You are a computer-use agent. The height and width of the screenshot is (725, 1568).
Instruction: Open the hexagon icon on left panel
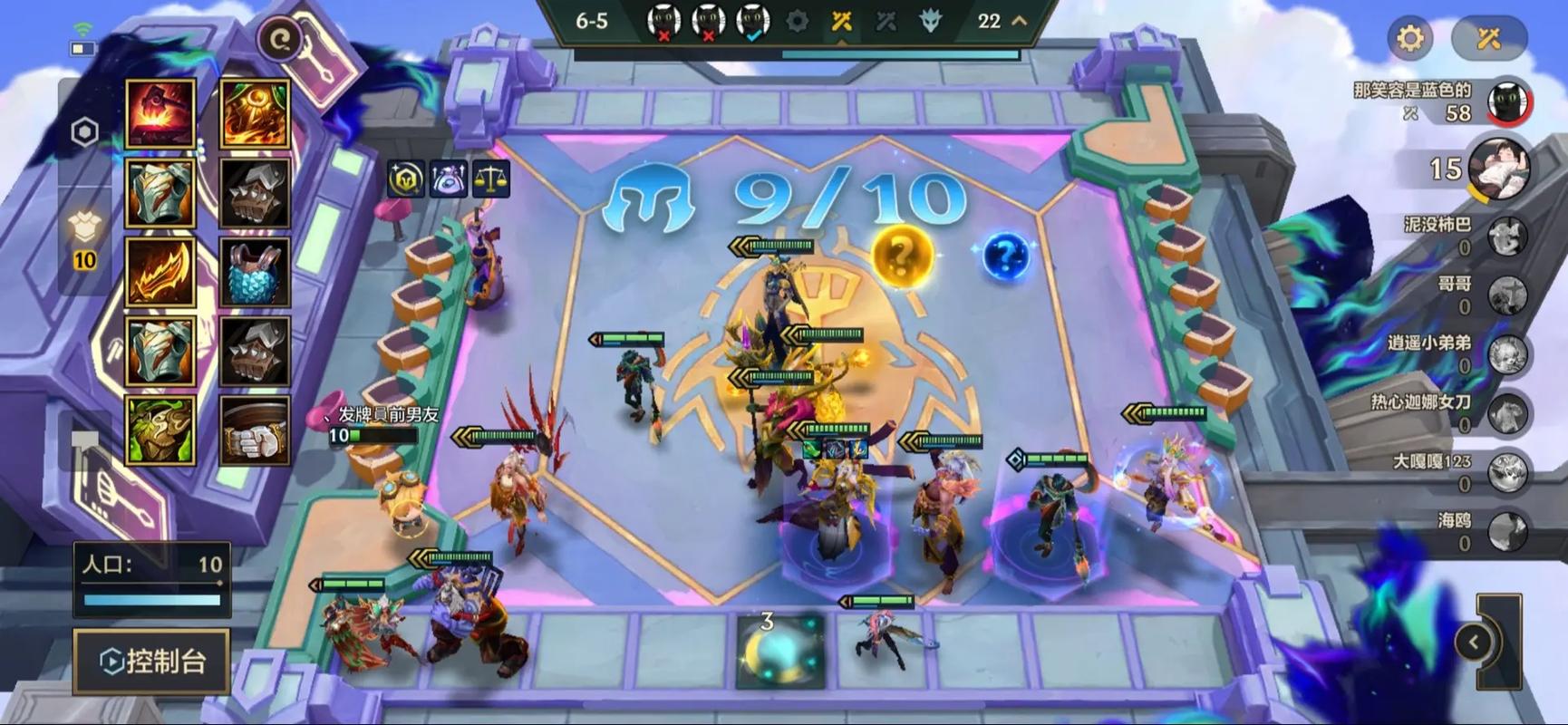click(x=85, y=132)
